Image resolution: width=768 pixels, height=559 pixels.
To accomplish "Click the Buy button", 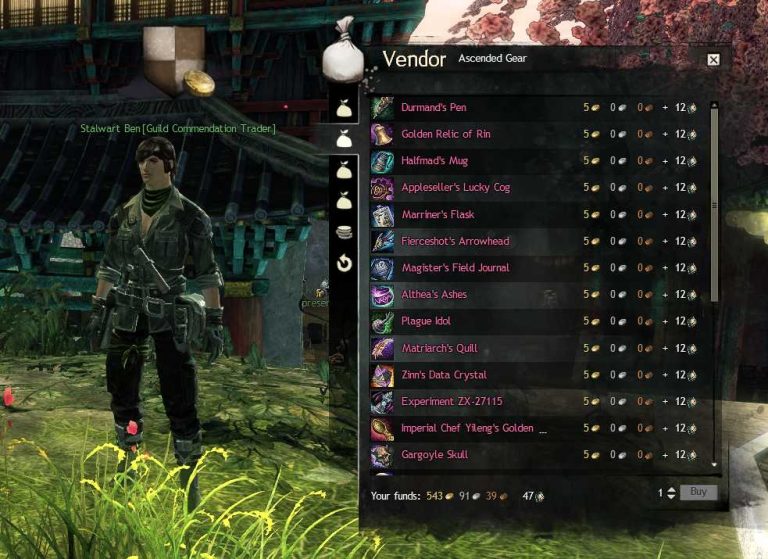I will [698, 493].
